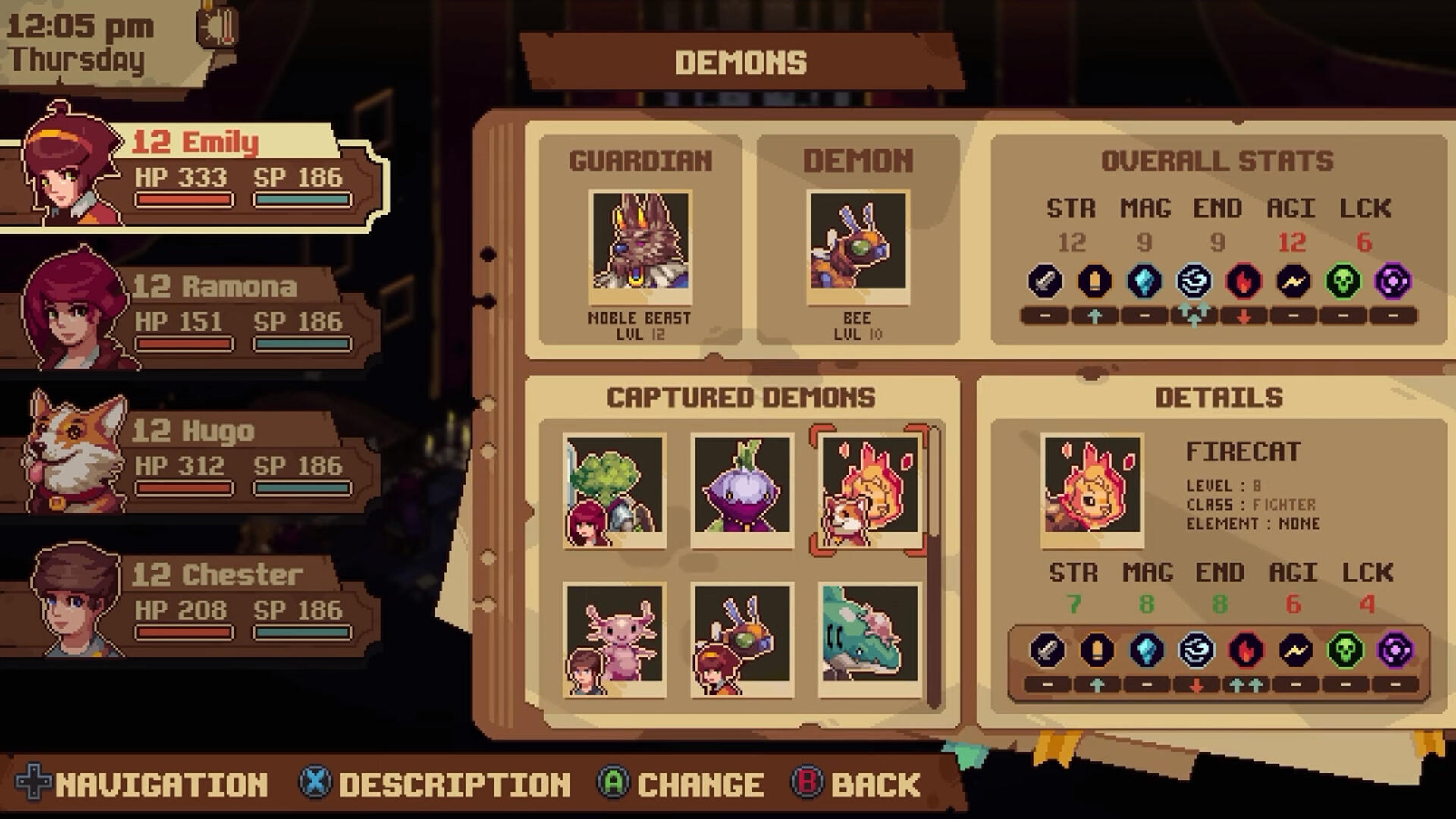This screenshot has width=1456, height=819.
Task: Click the ice elemental icon in Overall Stats
Action: (x=1144, y=281)
